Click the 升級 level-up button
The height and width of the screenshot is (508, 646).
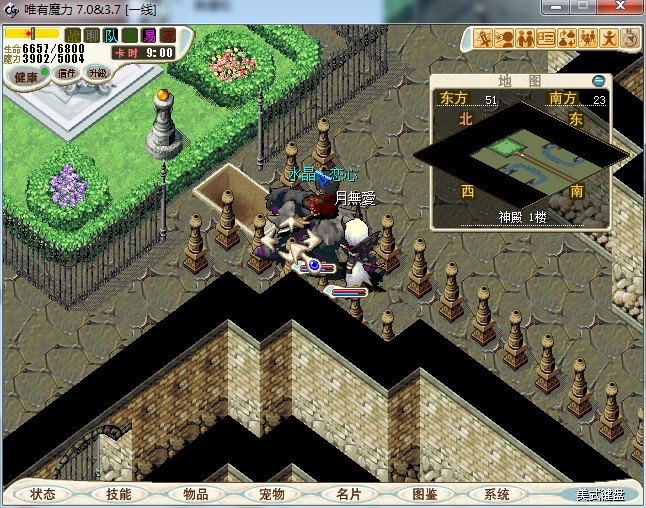(x=97, y=72)
